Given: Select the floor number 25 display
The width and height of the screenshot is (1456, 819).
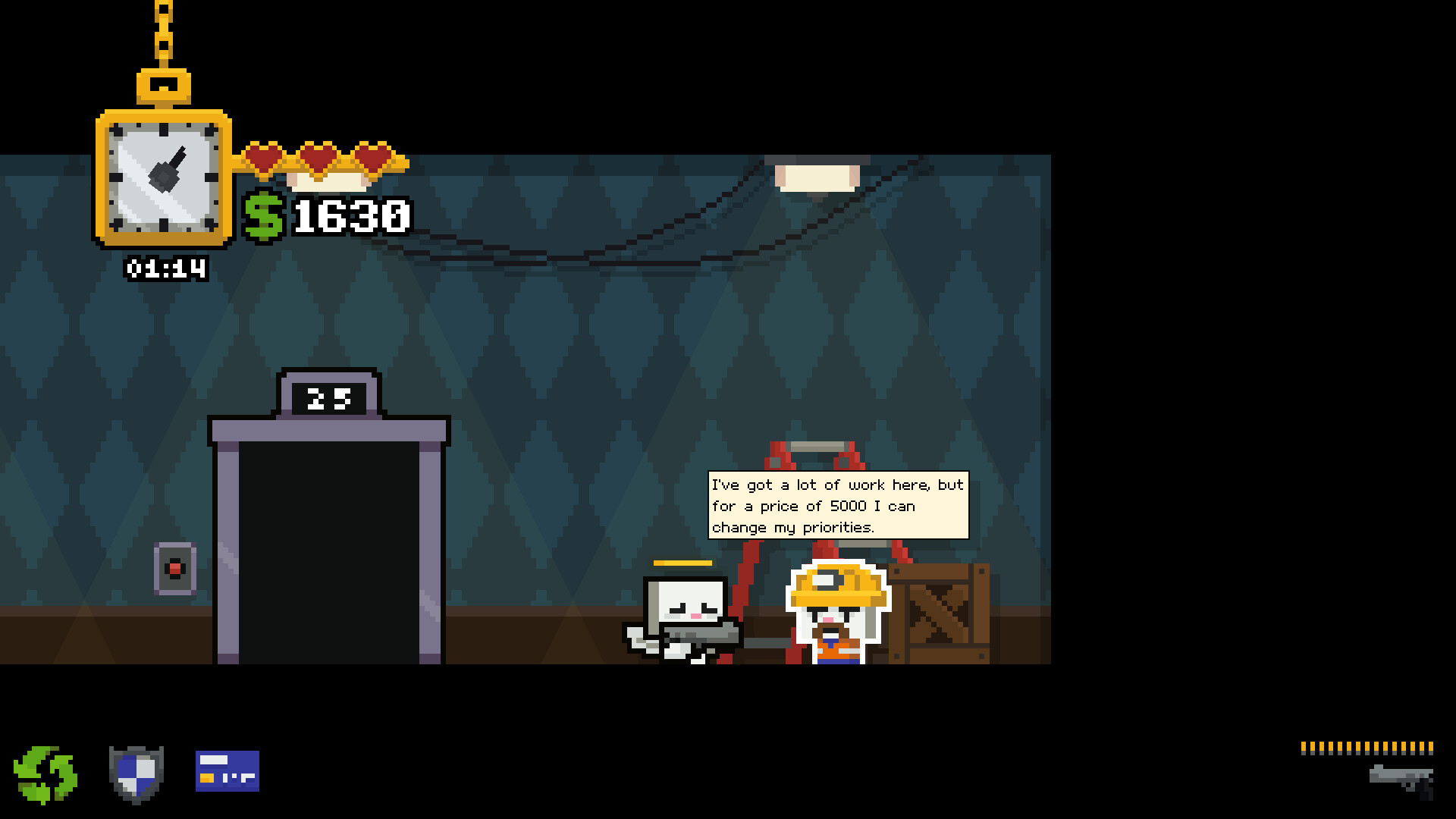Looking at the screenshot, I should coord(328,396).
